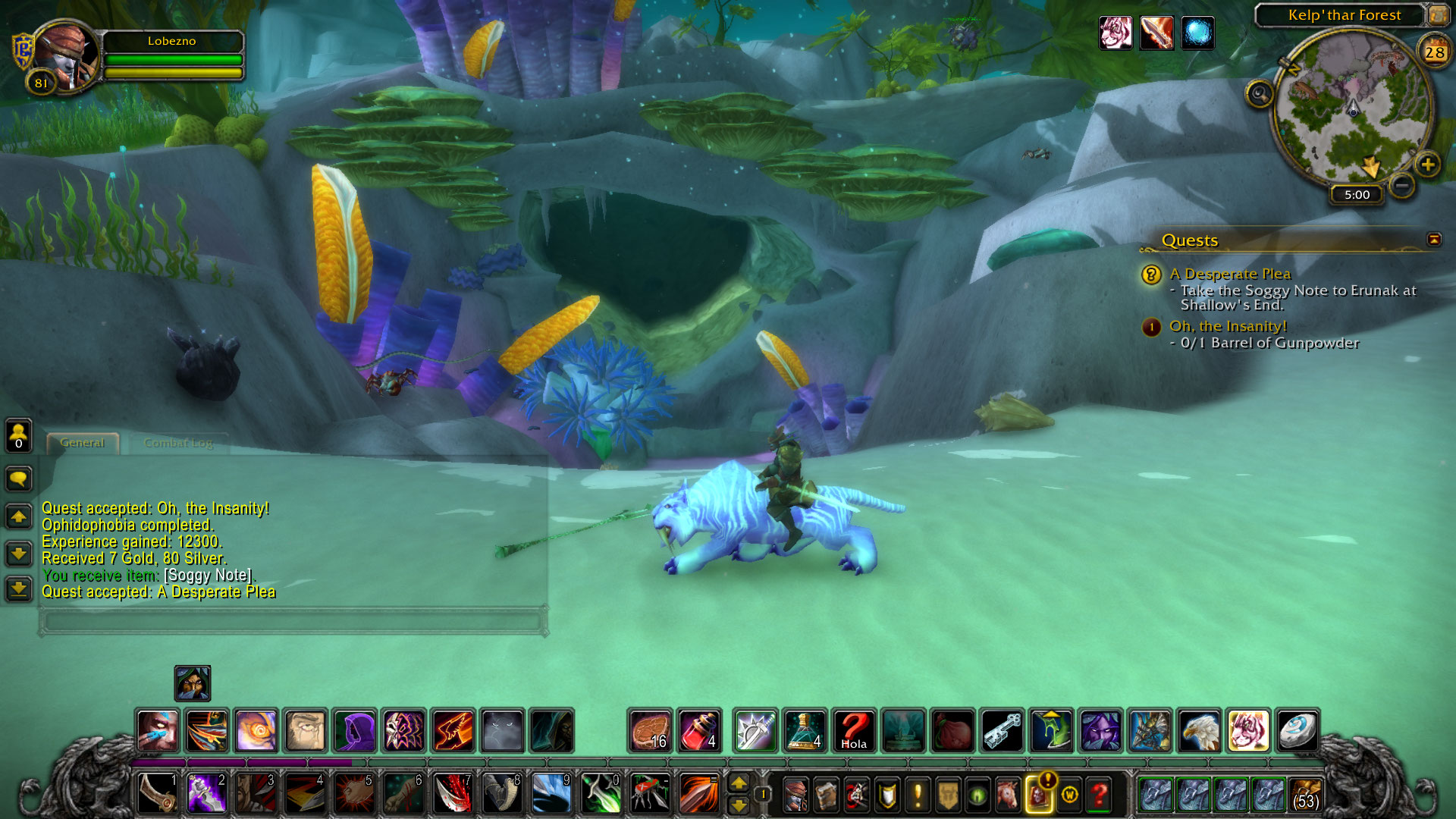The width and height of the screenshot is (1456, 819).
Task: Open the minimap tracking magnifier button
Action: click(1260, 95)
